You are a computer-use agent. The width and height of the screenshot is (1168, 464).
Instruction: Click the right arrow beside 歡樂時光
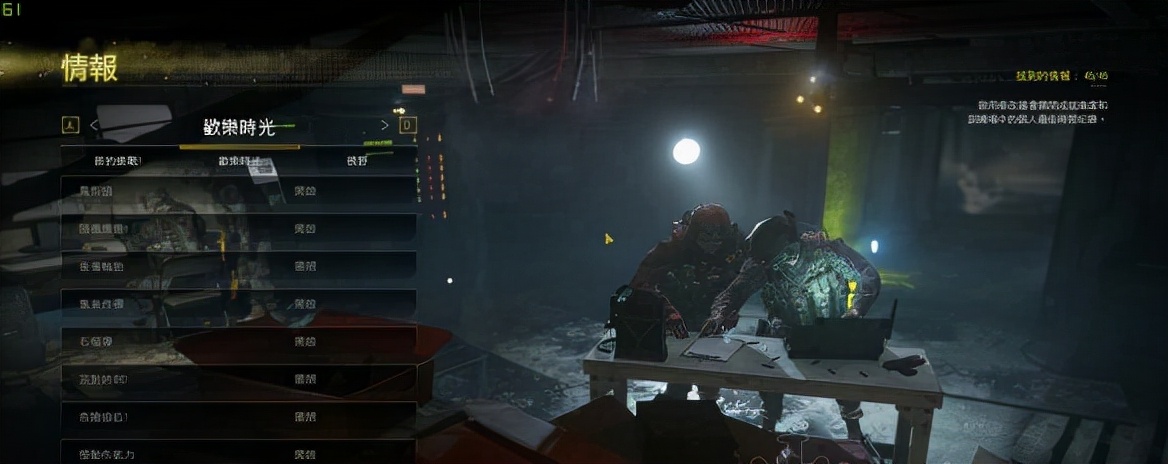(x=385, y=125)
